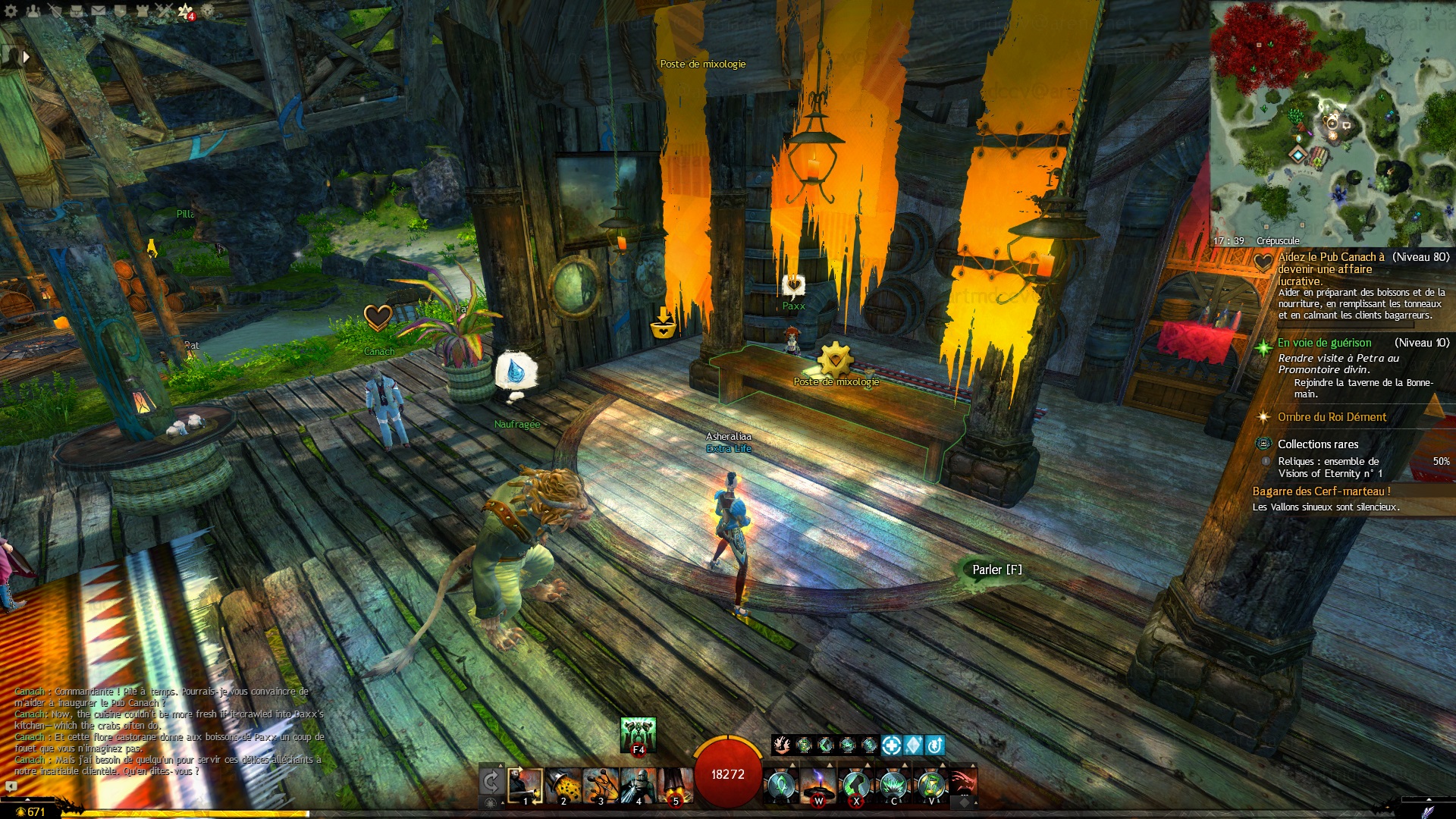Use weapon skill 1 rifle shot

tap(525, 786)
